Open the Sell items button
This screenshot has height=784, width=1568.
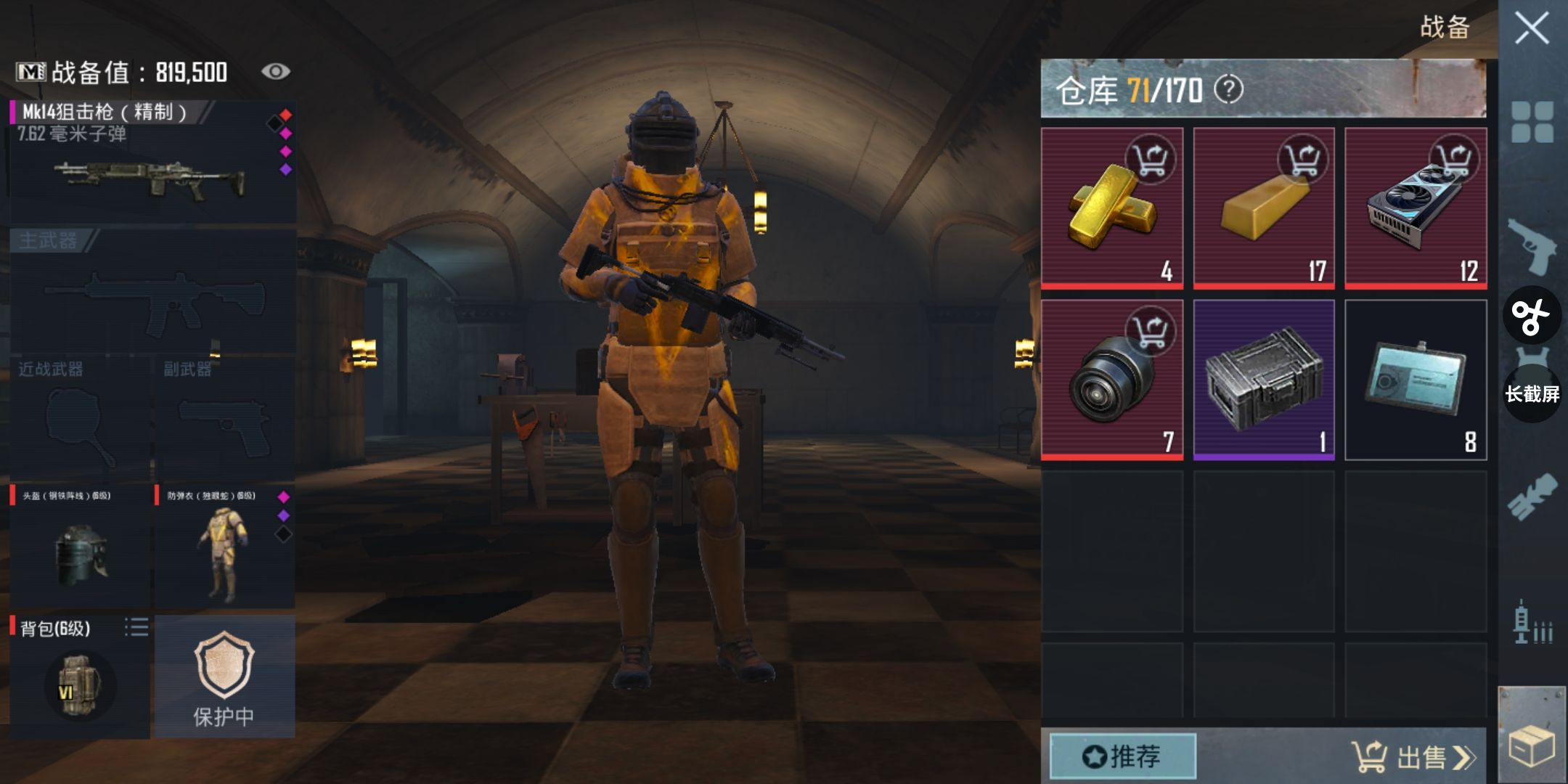click(x=1412, y=757)
